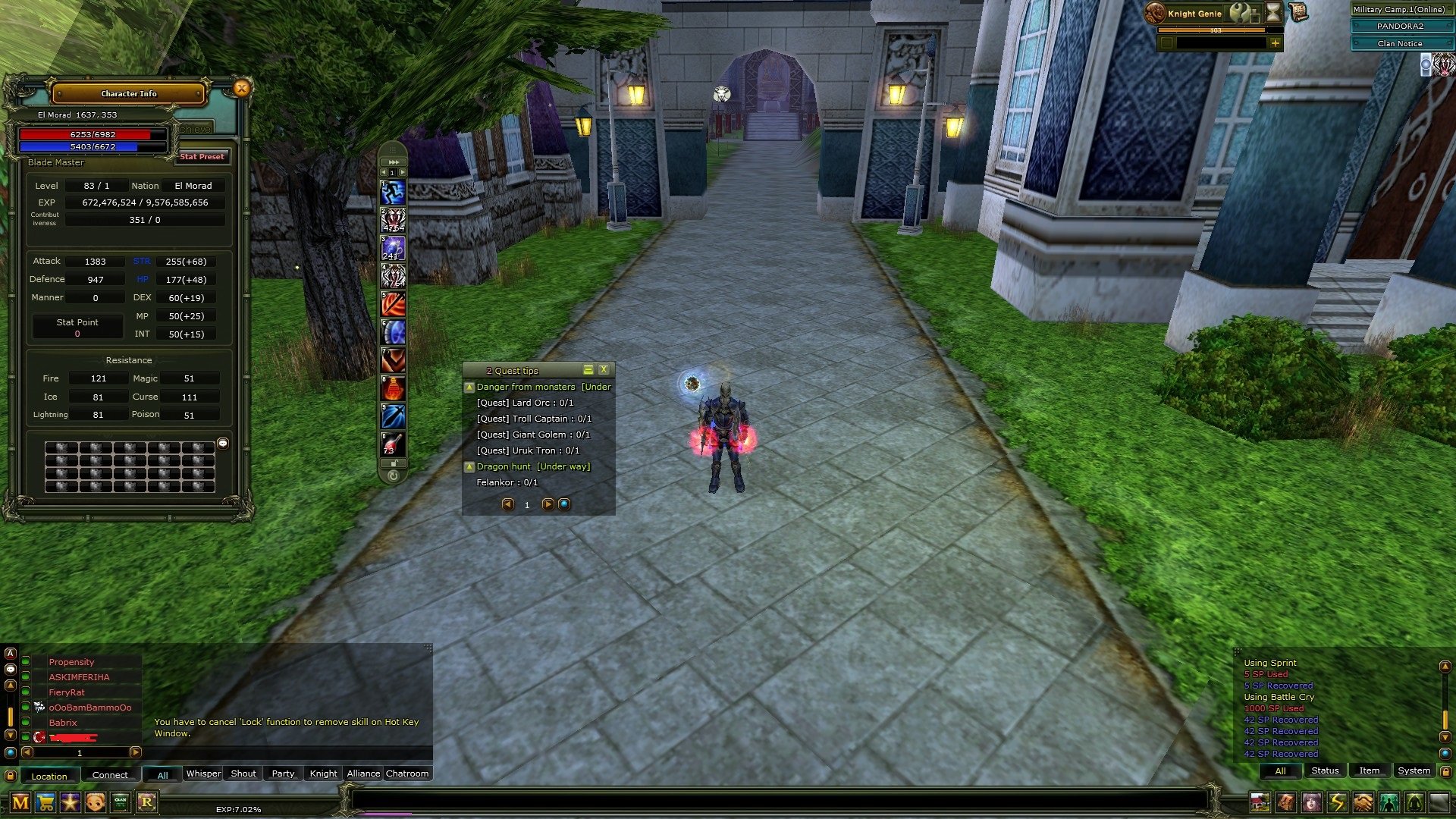The image size is (1456, 819).
Task: Close the Quest tips panel
Action: tap(604, 369)
